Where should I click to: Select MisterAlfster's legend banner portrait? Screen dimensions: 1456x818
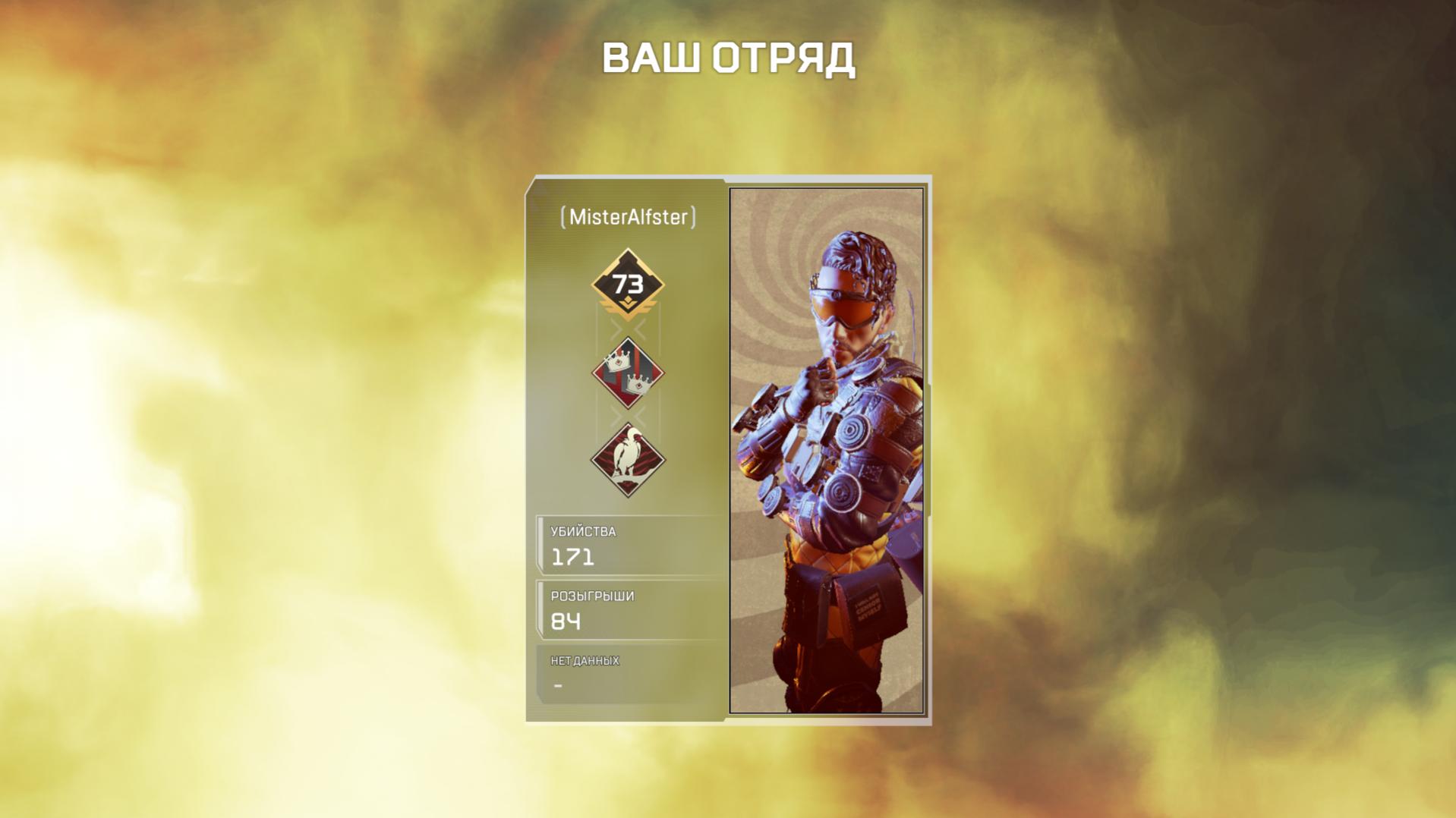(826, 451)
